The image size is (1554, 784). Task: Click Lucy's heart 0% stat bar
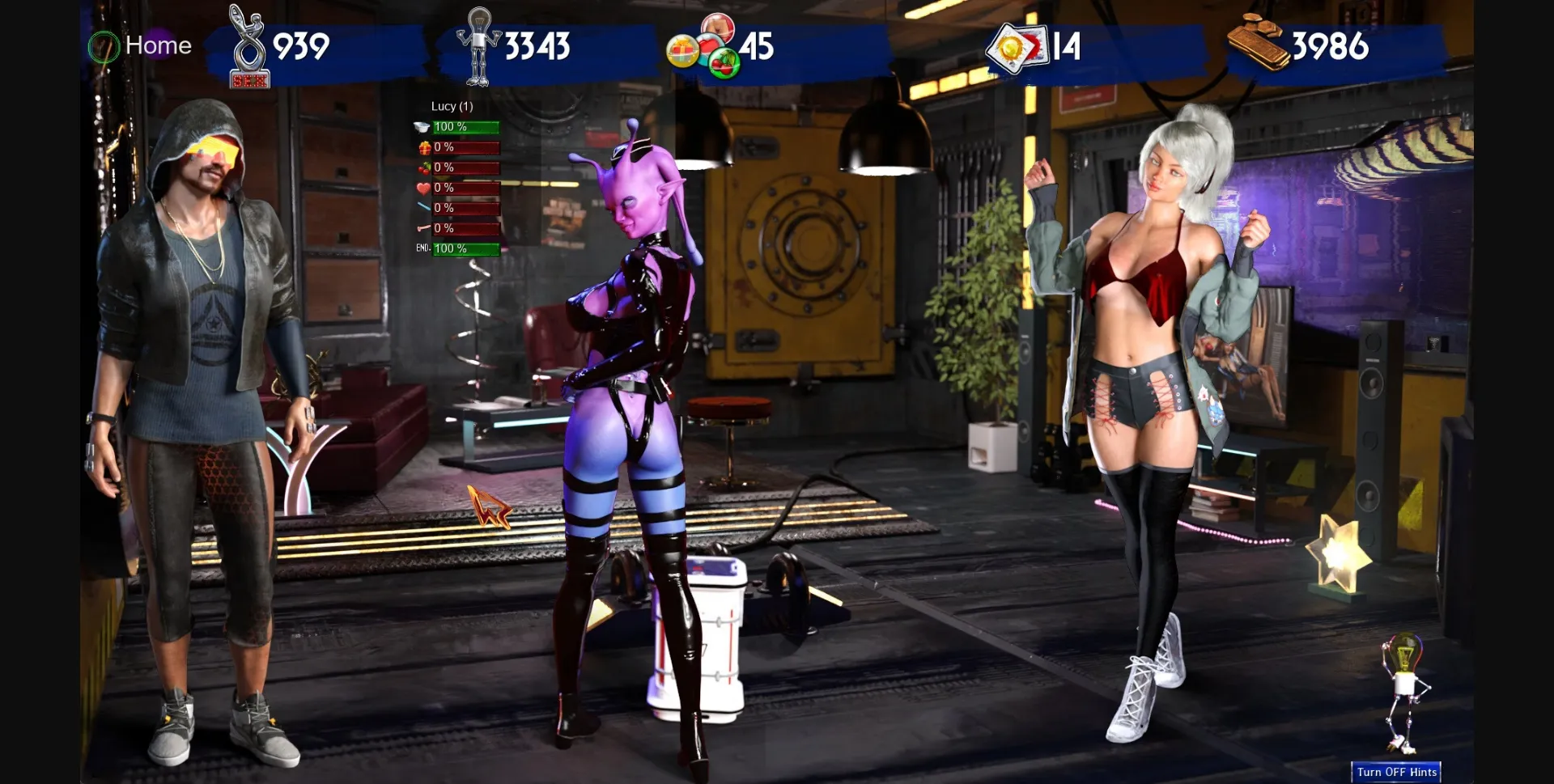465,187
